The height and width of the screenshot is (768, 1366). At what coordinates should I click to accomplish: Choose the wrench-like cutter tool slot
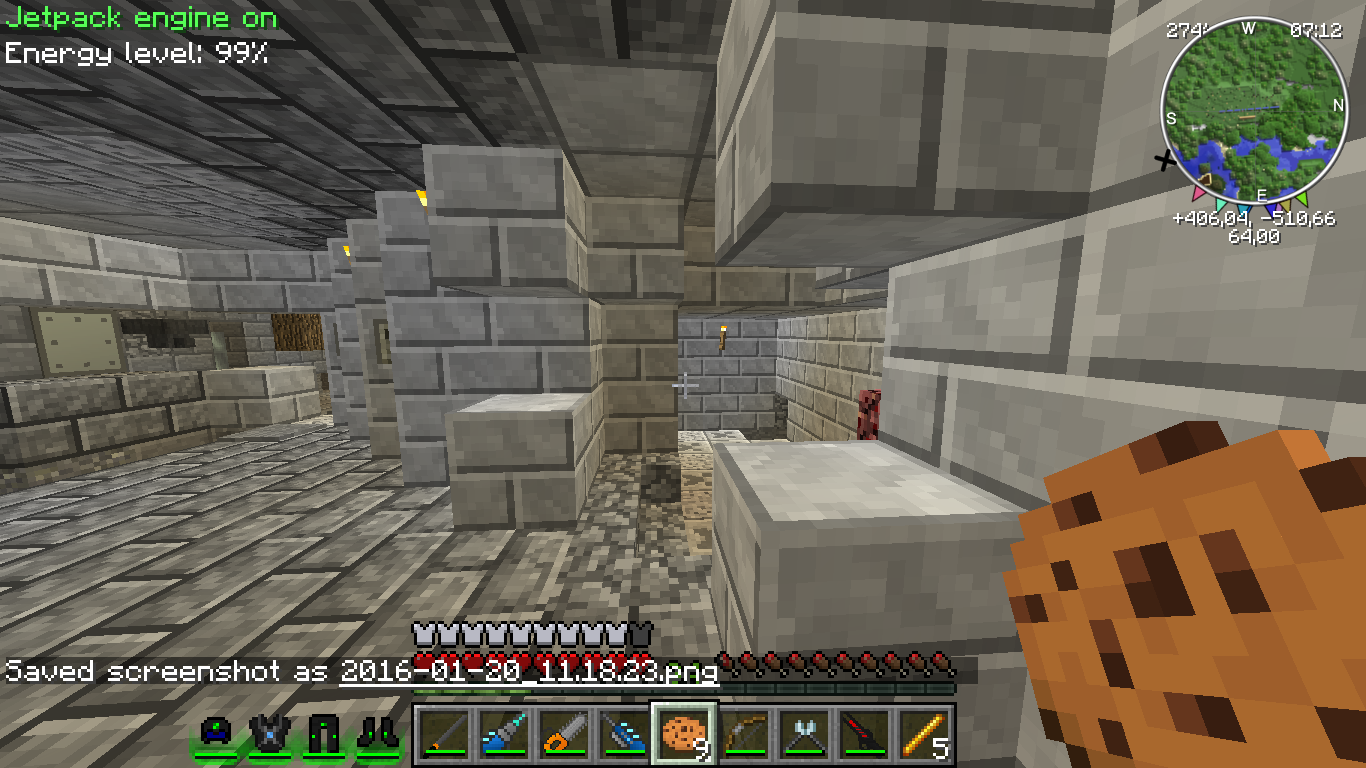[x=804, y=733]
